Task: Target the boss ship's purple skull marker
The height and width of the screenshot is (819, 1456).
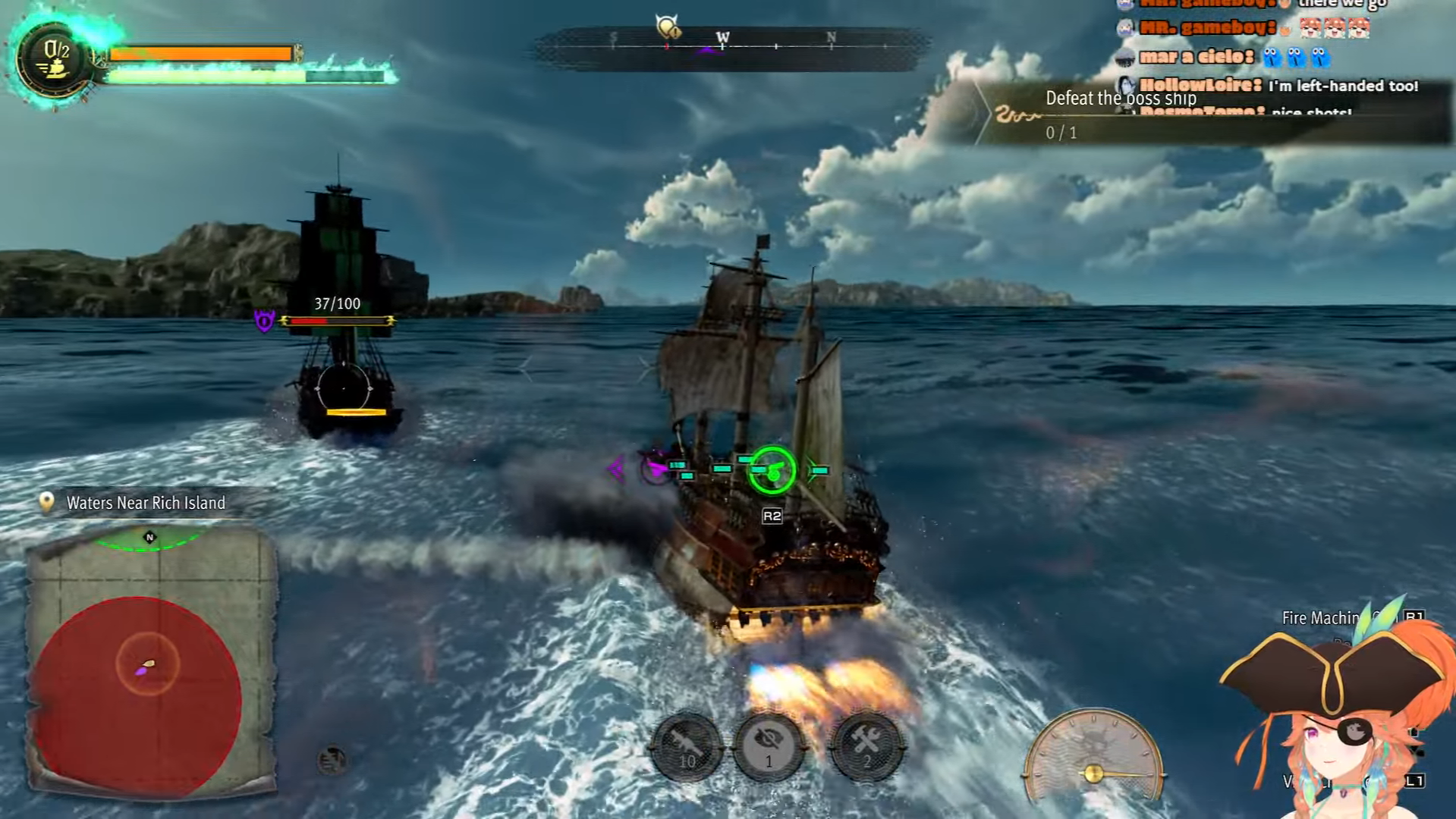Action: pos(264,321)
